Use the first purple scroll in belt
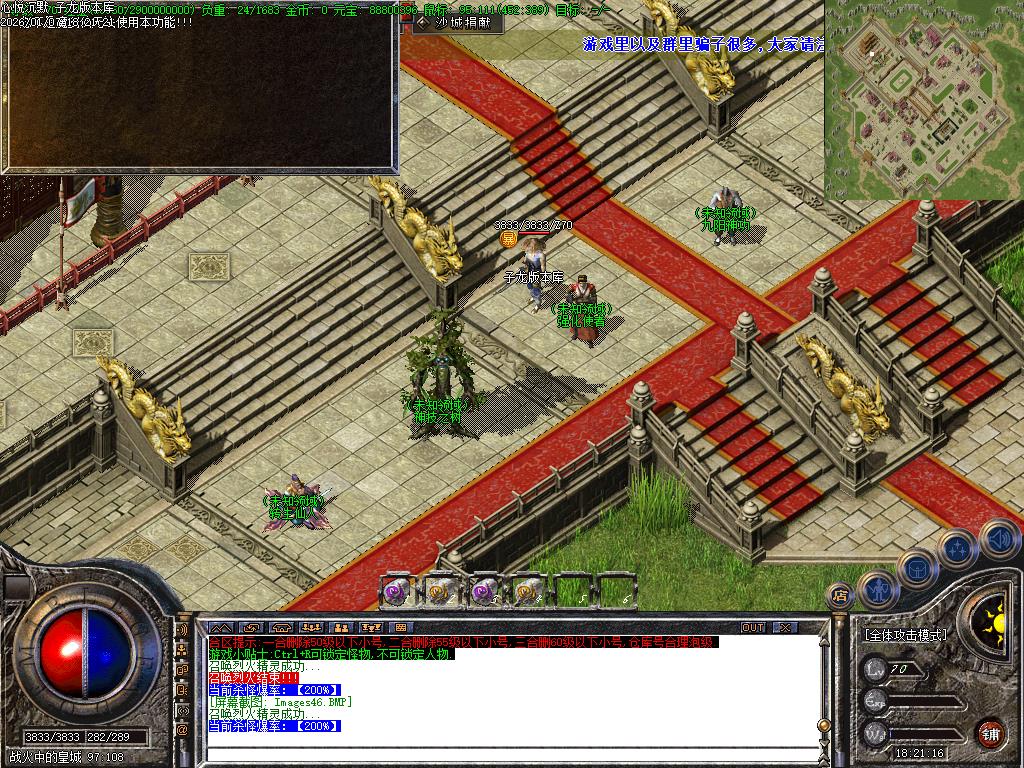 click(x=397, y=592)
